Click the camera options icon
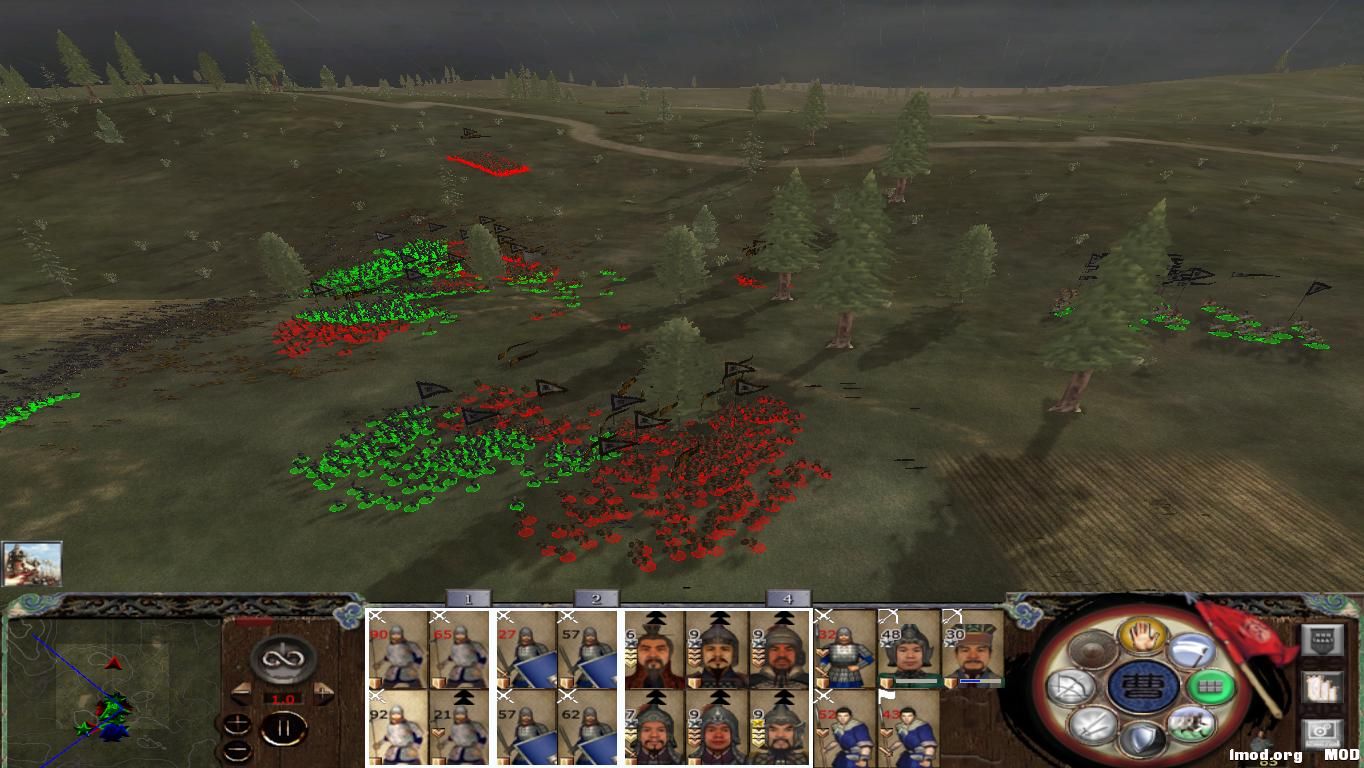 (1321, 733)
